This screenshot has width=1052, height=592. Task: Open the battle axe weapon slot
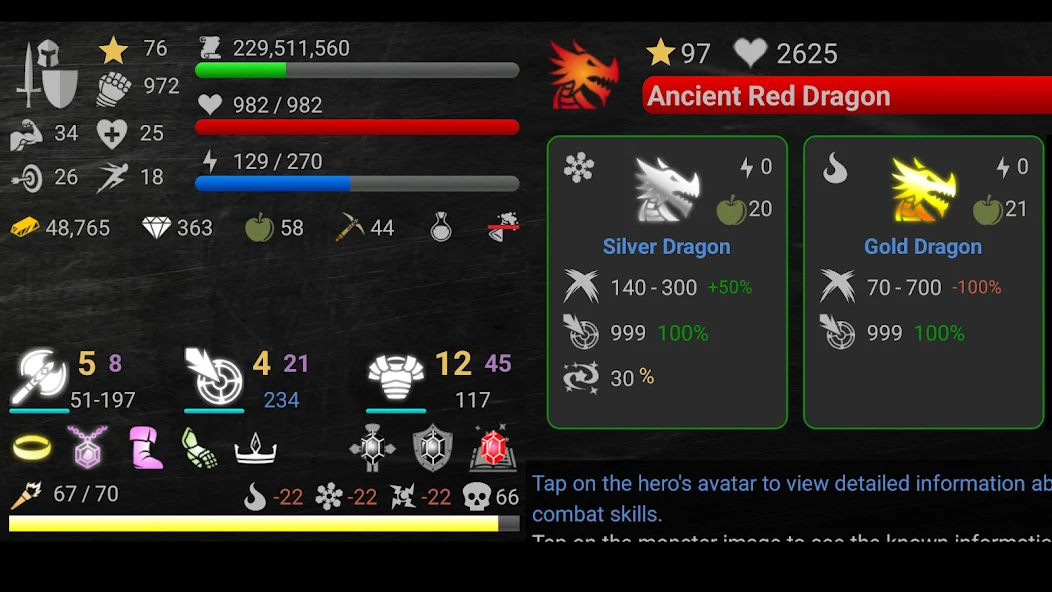pos(39,377)
